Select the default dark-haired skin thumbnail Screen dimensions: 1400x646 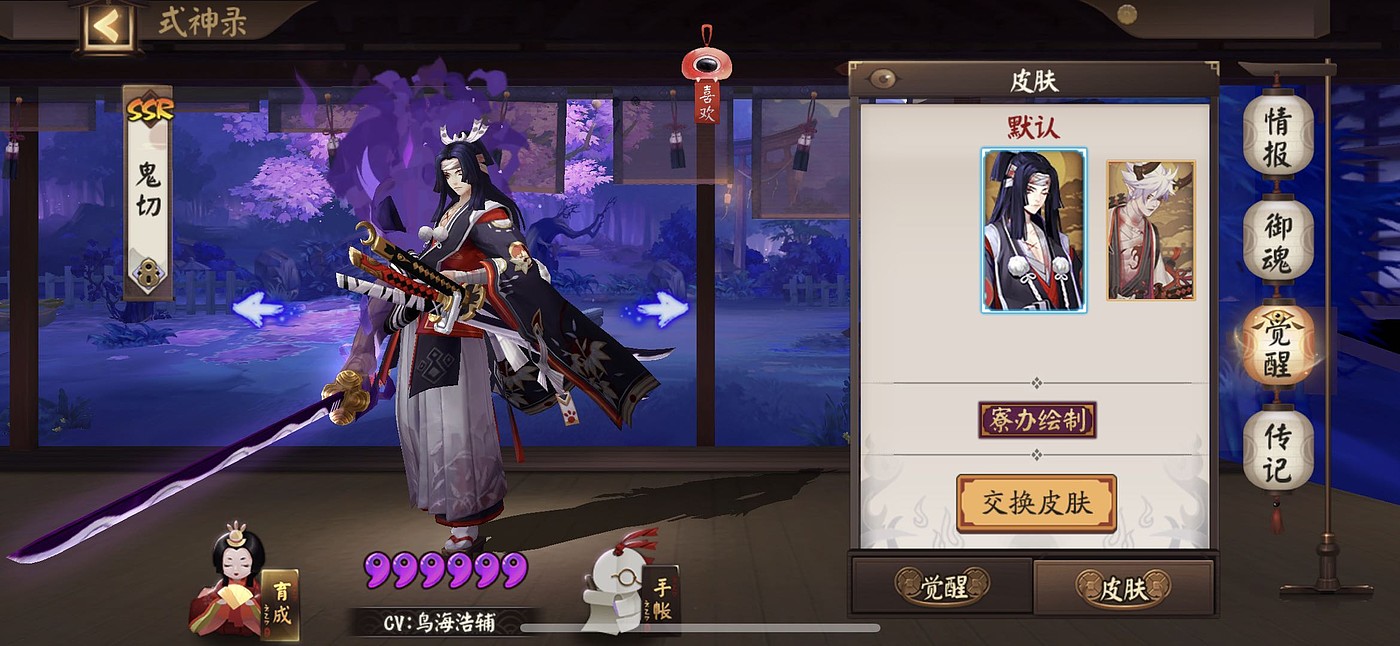point(1034,230)
